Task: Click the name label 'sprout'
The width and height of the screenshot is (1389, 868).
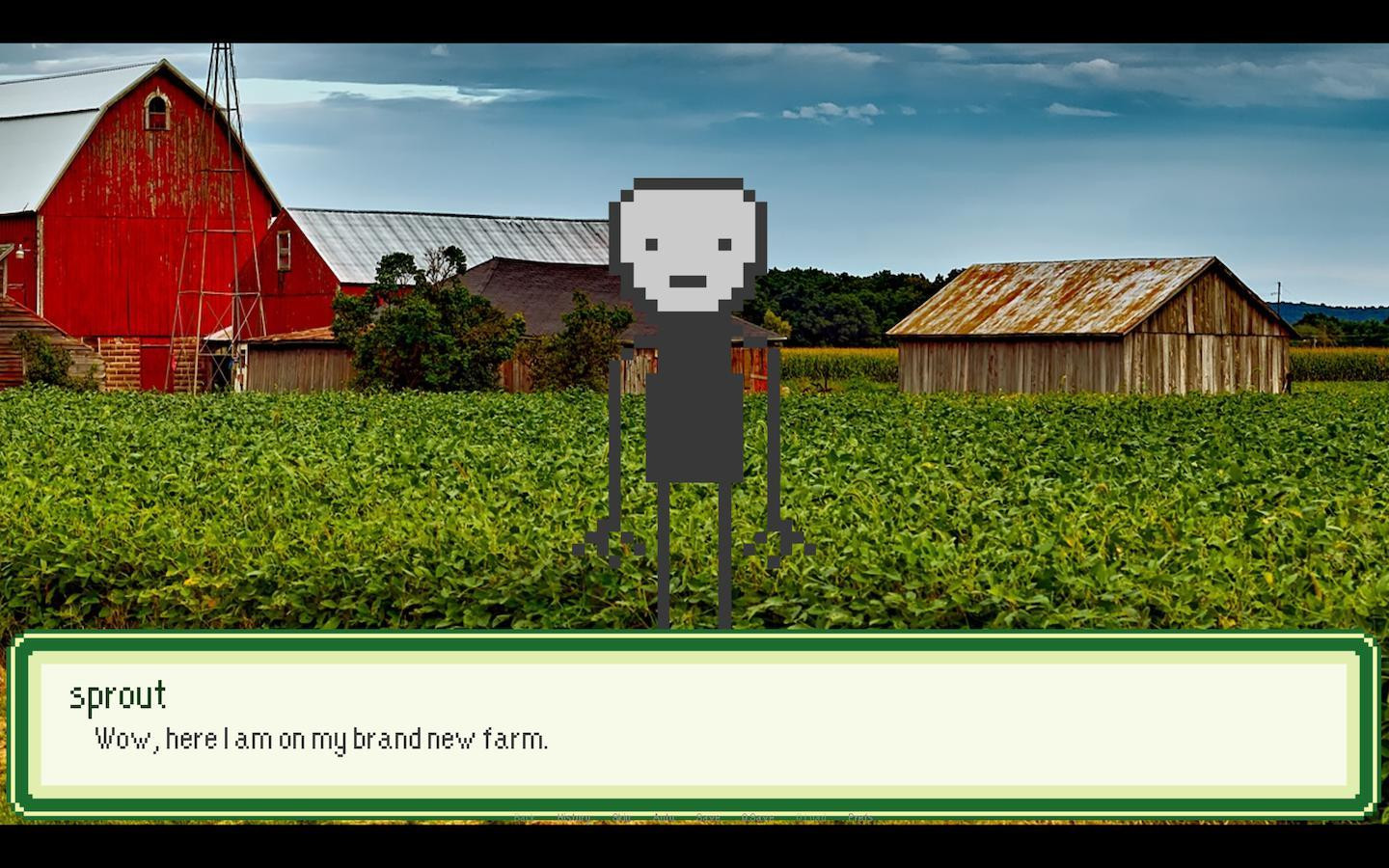Action: click(118, 695)
